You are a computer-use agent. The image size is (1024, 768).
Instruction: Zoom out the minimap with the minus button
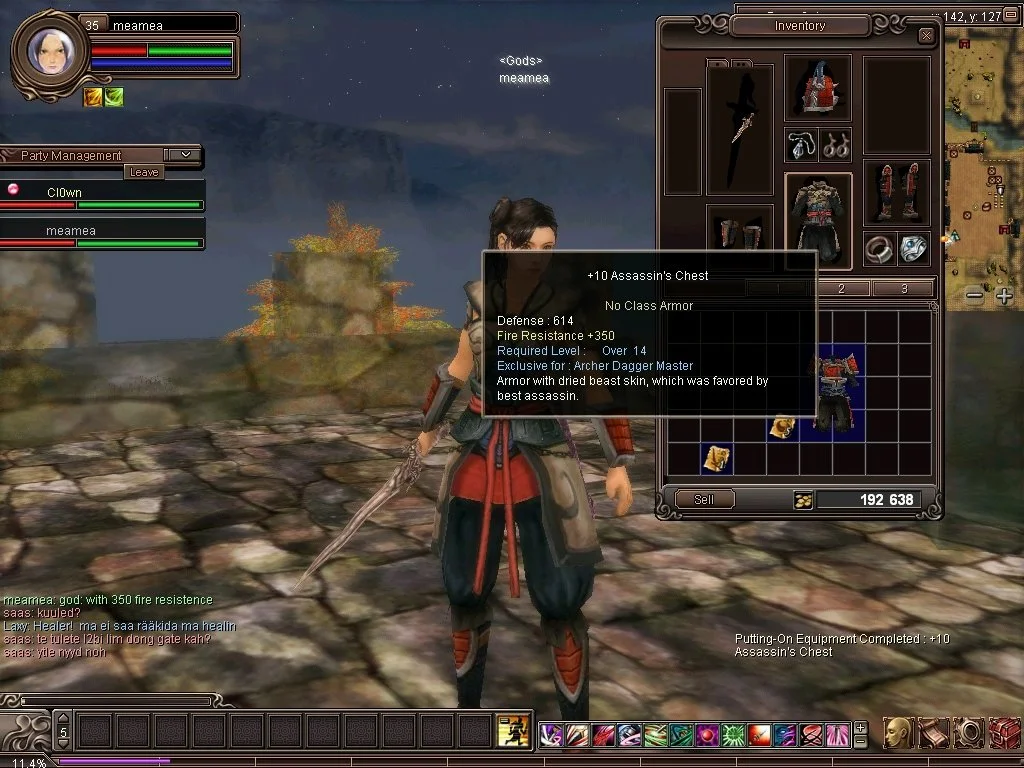[x=975, y=296]
